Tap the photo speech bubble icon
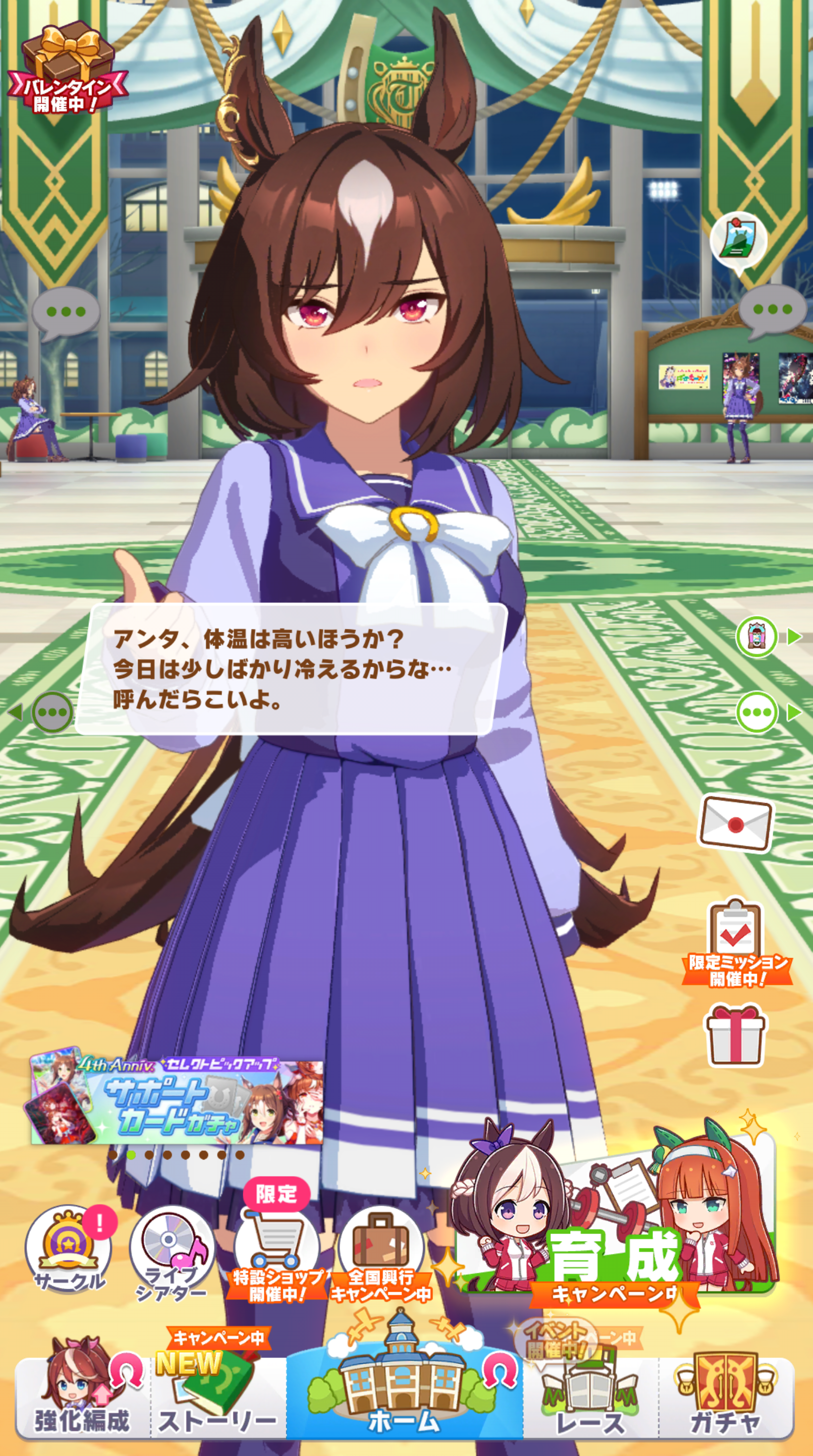 coord(739,240)
